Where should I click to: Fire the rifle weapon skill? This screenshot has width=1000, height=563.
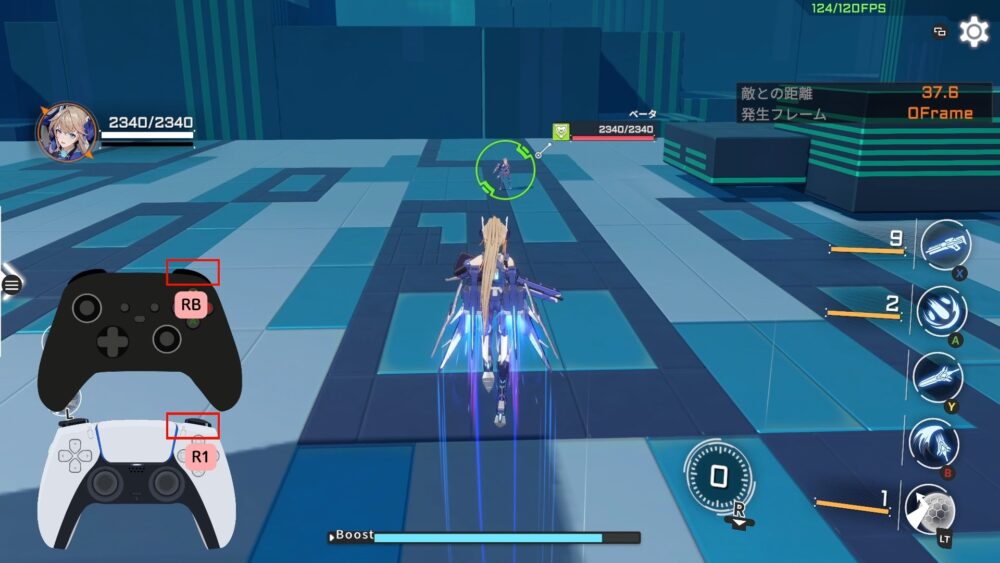coord(944,246)
